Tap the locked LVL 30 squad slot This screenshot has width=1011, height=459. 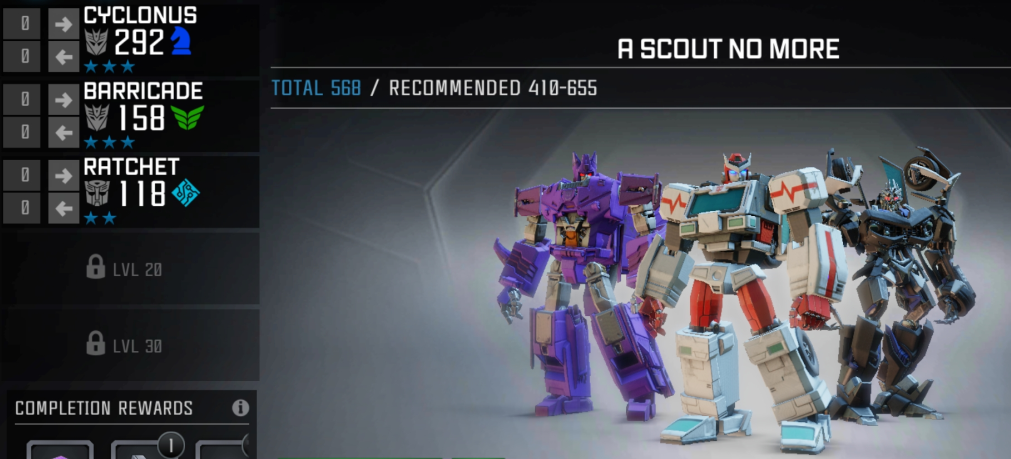pos(129,345)
